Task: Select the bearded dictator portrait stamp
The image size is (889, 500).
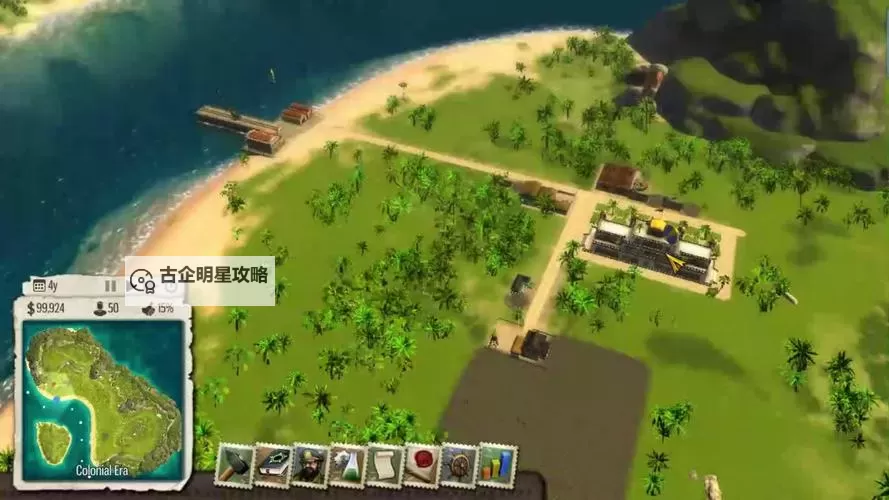Action: coord(310,465)
